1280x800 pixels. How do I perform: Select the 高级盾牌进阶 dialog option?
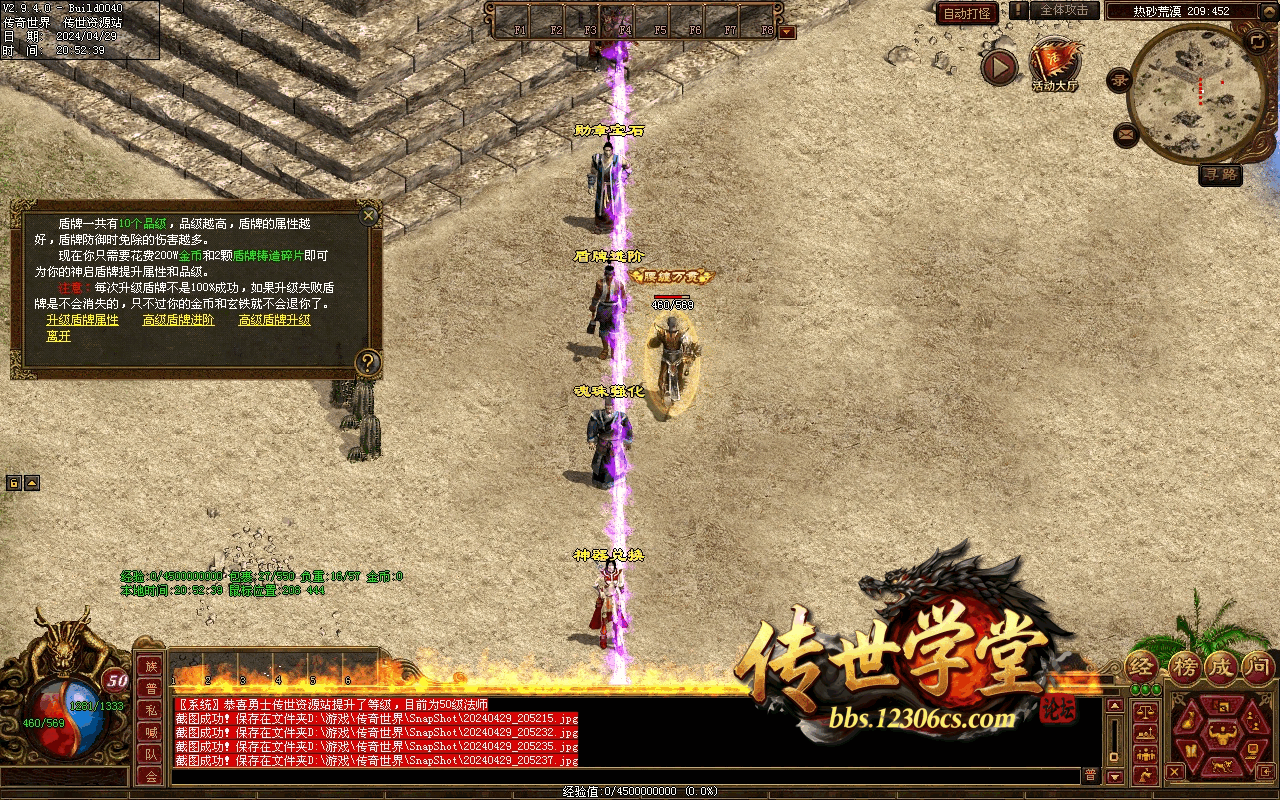pos(178,320)
